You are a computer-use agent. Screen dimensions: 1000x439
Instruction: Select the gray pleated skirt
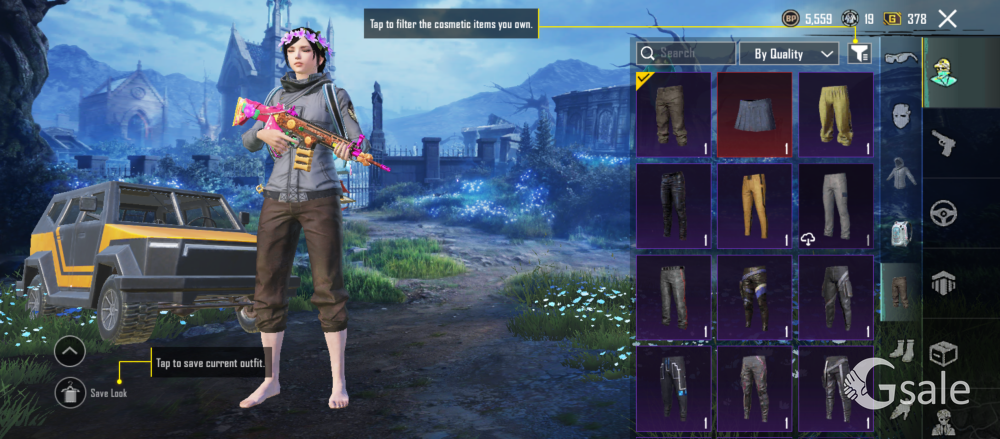(754, 114)
